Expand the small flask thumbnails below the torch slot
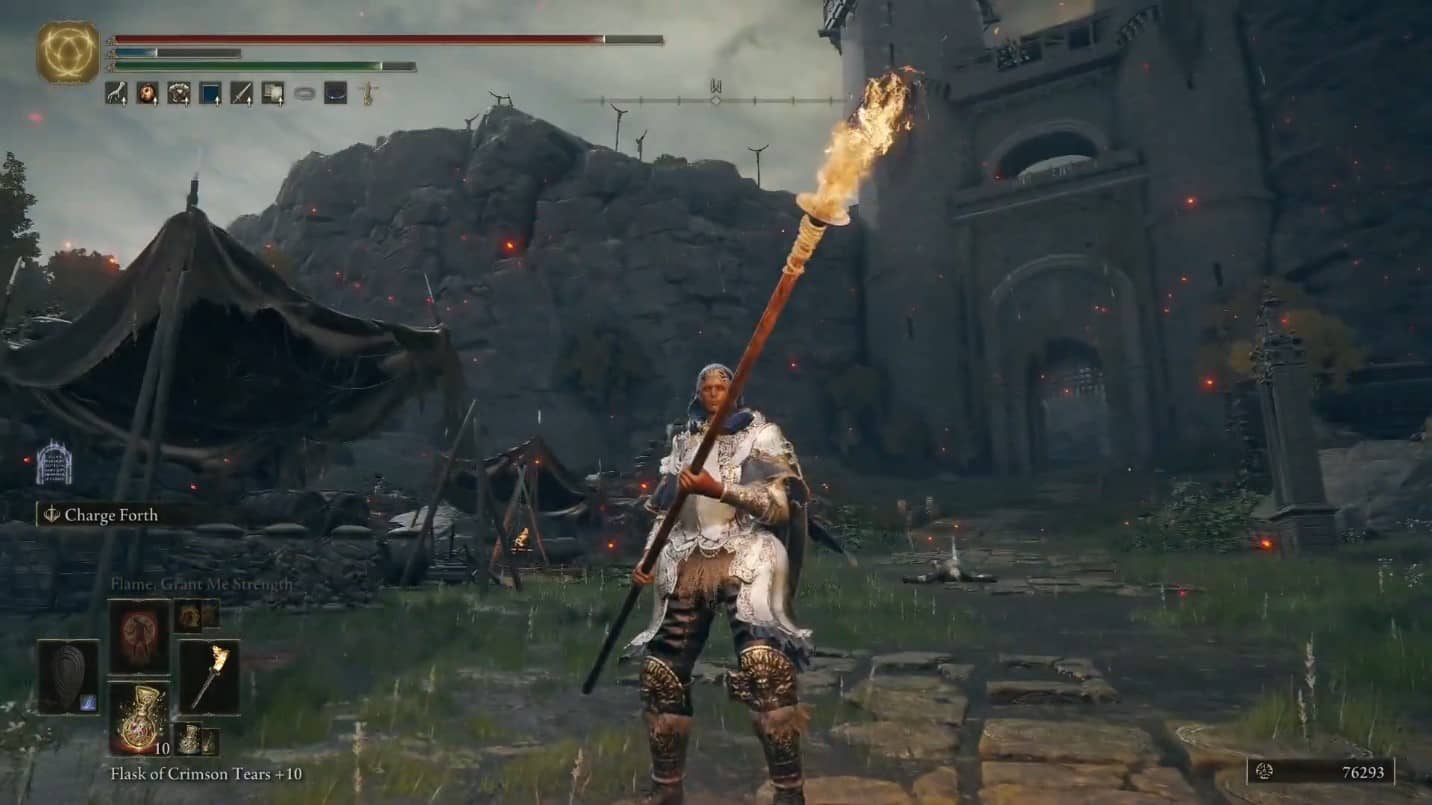This screenshot has width=1432, height=805. tap(197, 740)
